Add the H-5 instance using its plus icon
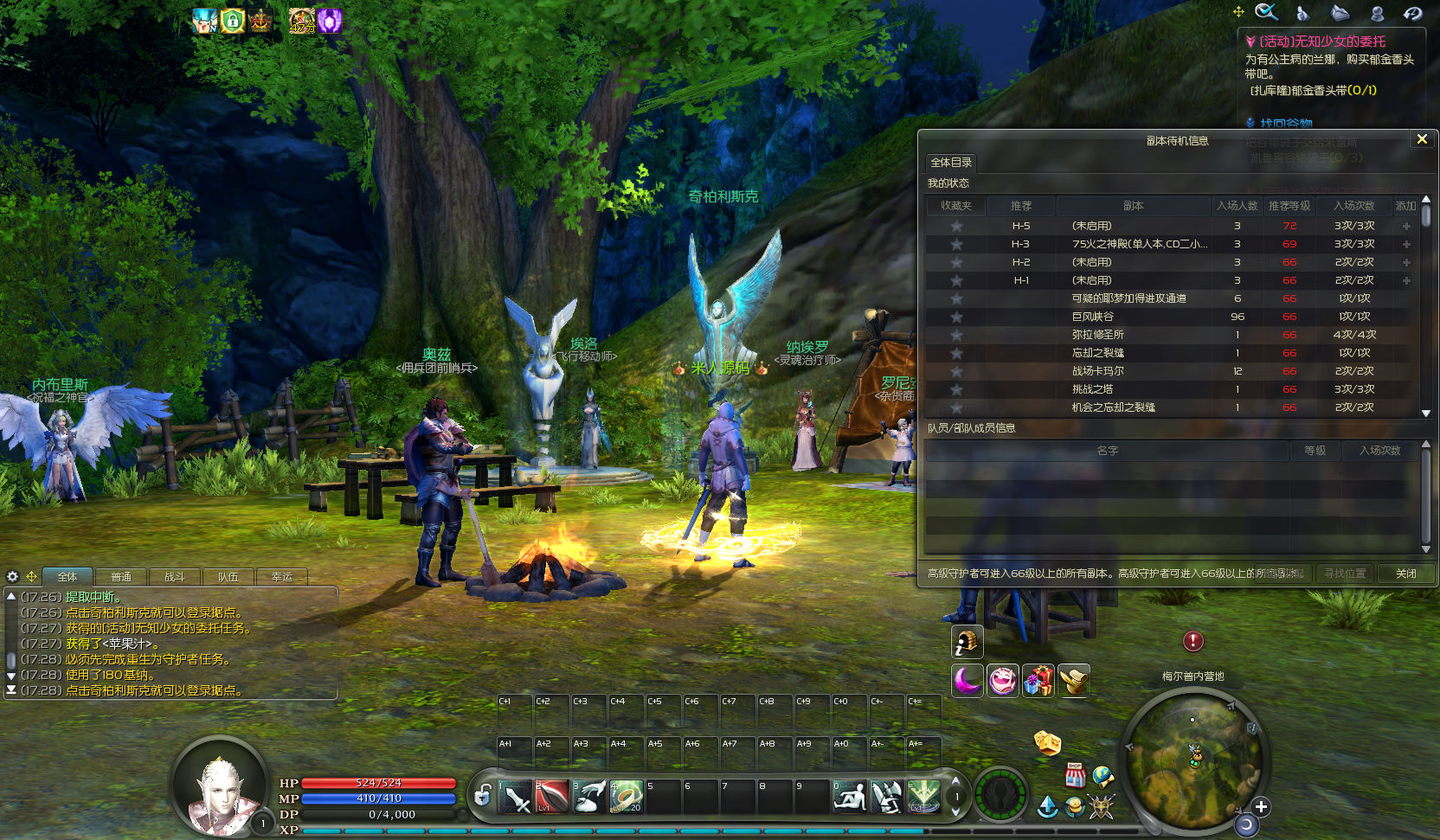The width and height of the screenshot is (1440, 840). click(1406, 226)
